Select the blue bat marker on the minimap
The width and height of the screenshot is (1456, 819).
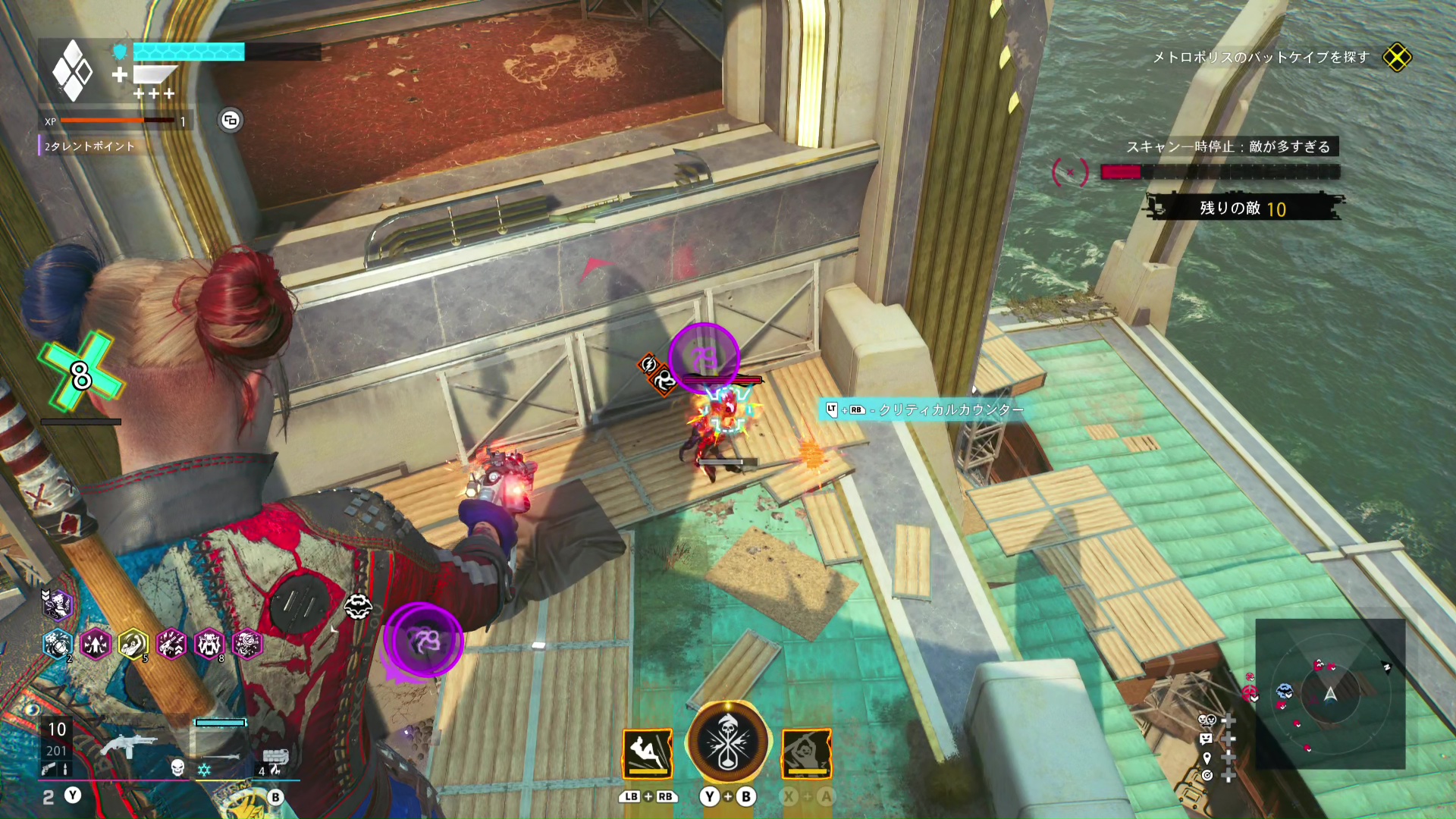1284,691
